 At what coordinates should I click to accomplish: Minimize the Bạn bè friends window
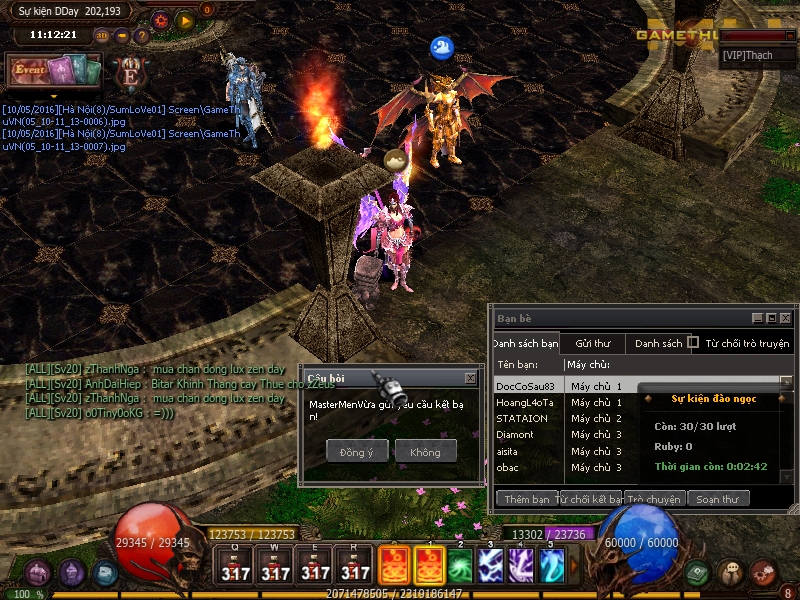pos(758,318)
